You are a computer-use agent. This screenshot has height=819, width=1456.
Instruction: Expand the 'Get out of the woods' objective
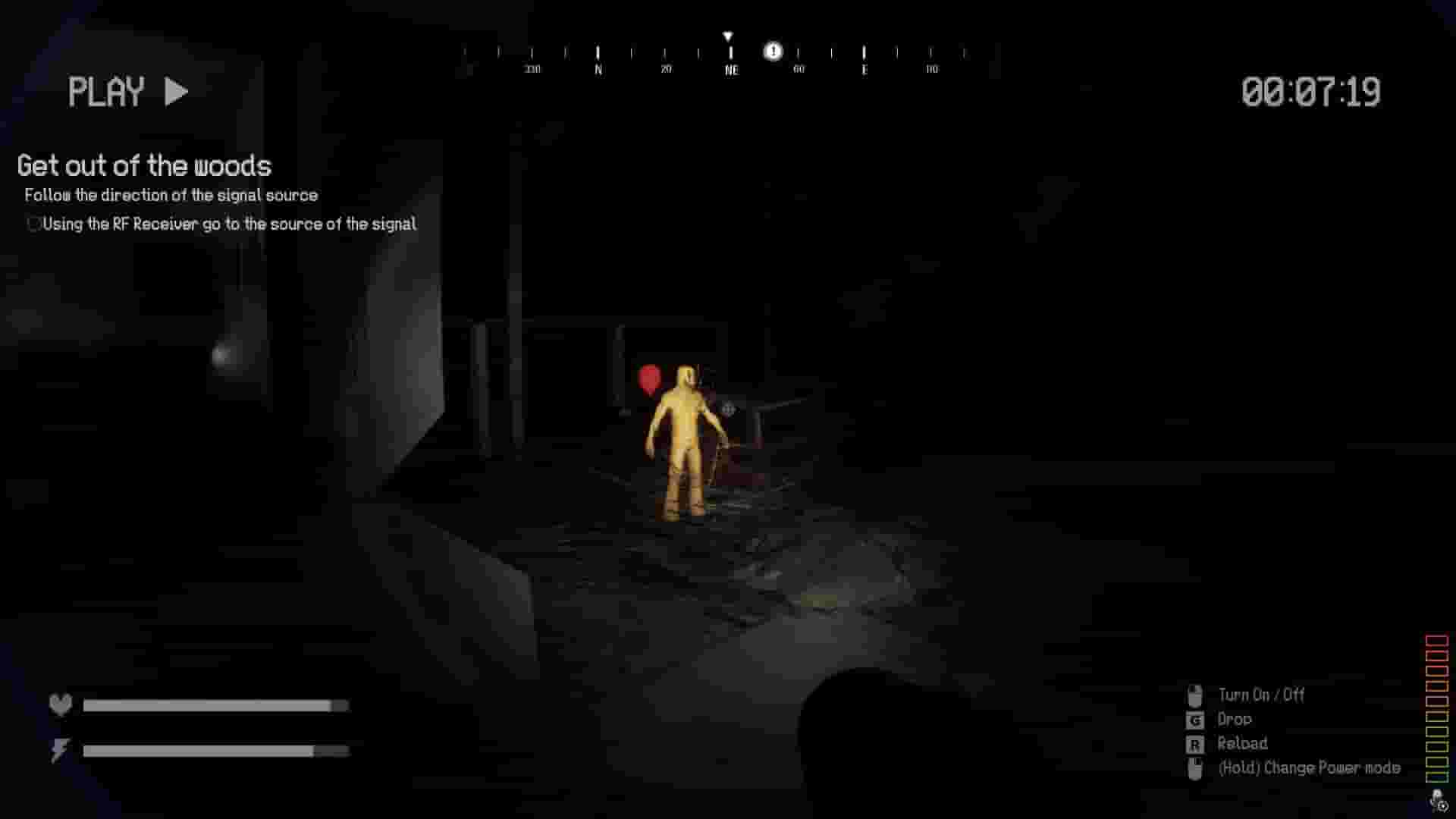[x=144, y=166]
